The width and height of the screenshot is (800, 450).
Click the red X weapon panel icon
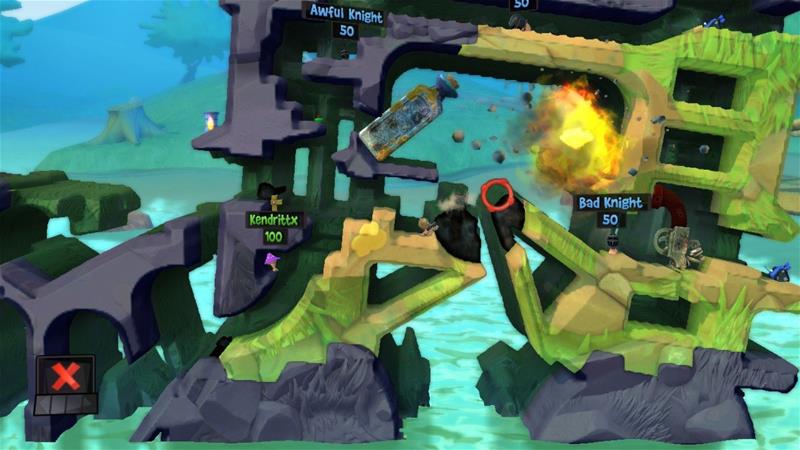coord(66,377)
